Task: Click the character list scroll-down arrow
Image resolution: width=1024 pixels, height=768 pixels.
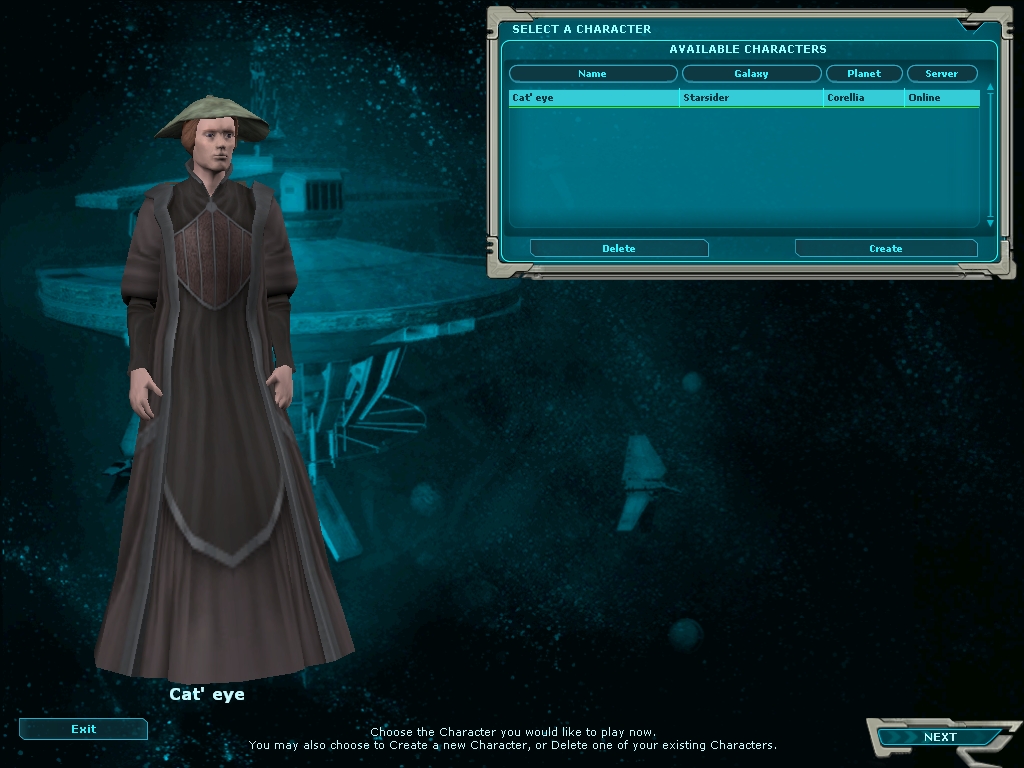Action: 990,223
